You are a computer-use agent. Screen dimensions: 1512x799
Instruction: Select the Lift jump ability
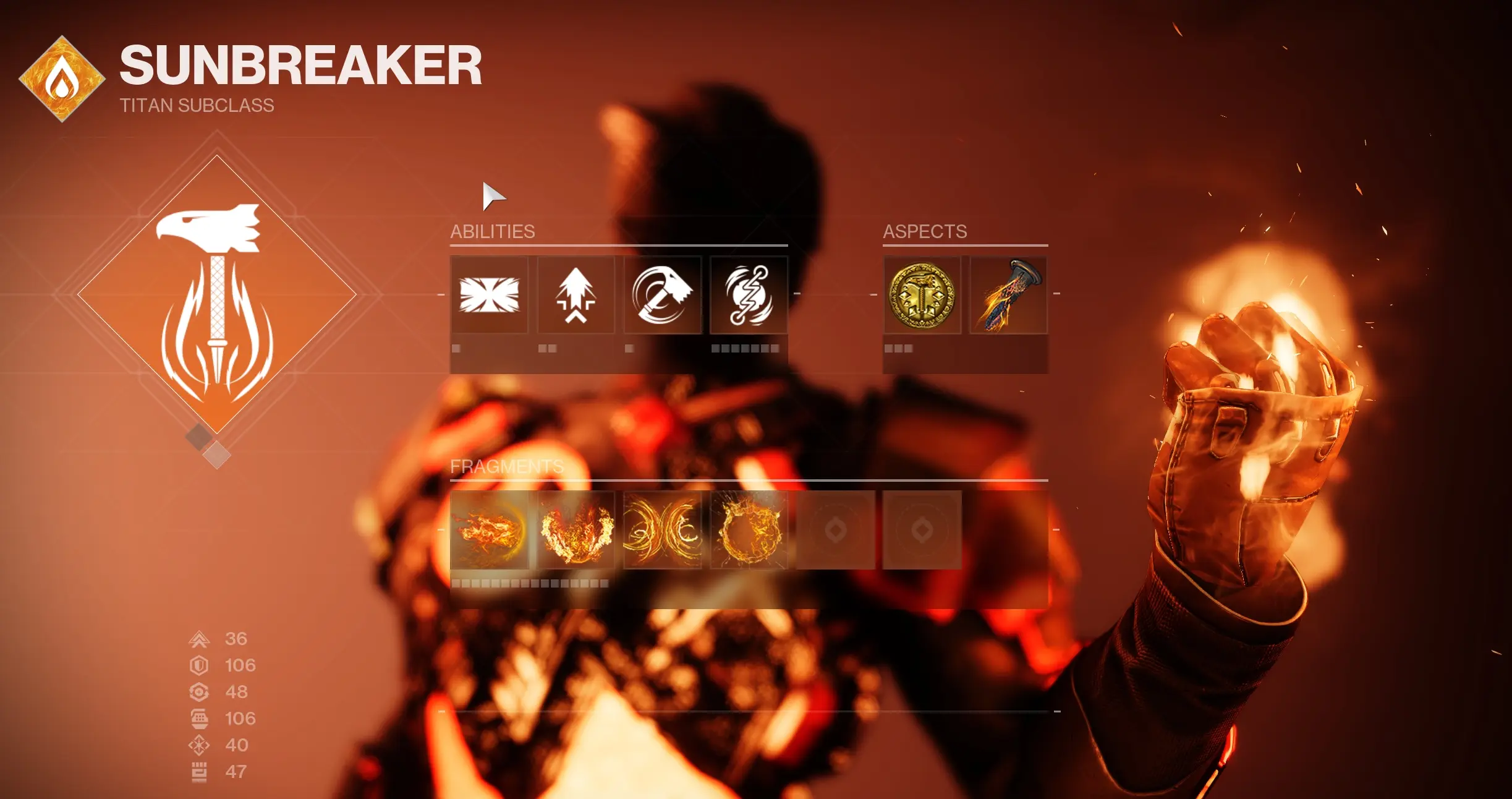[575, 296]
